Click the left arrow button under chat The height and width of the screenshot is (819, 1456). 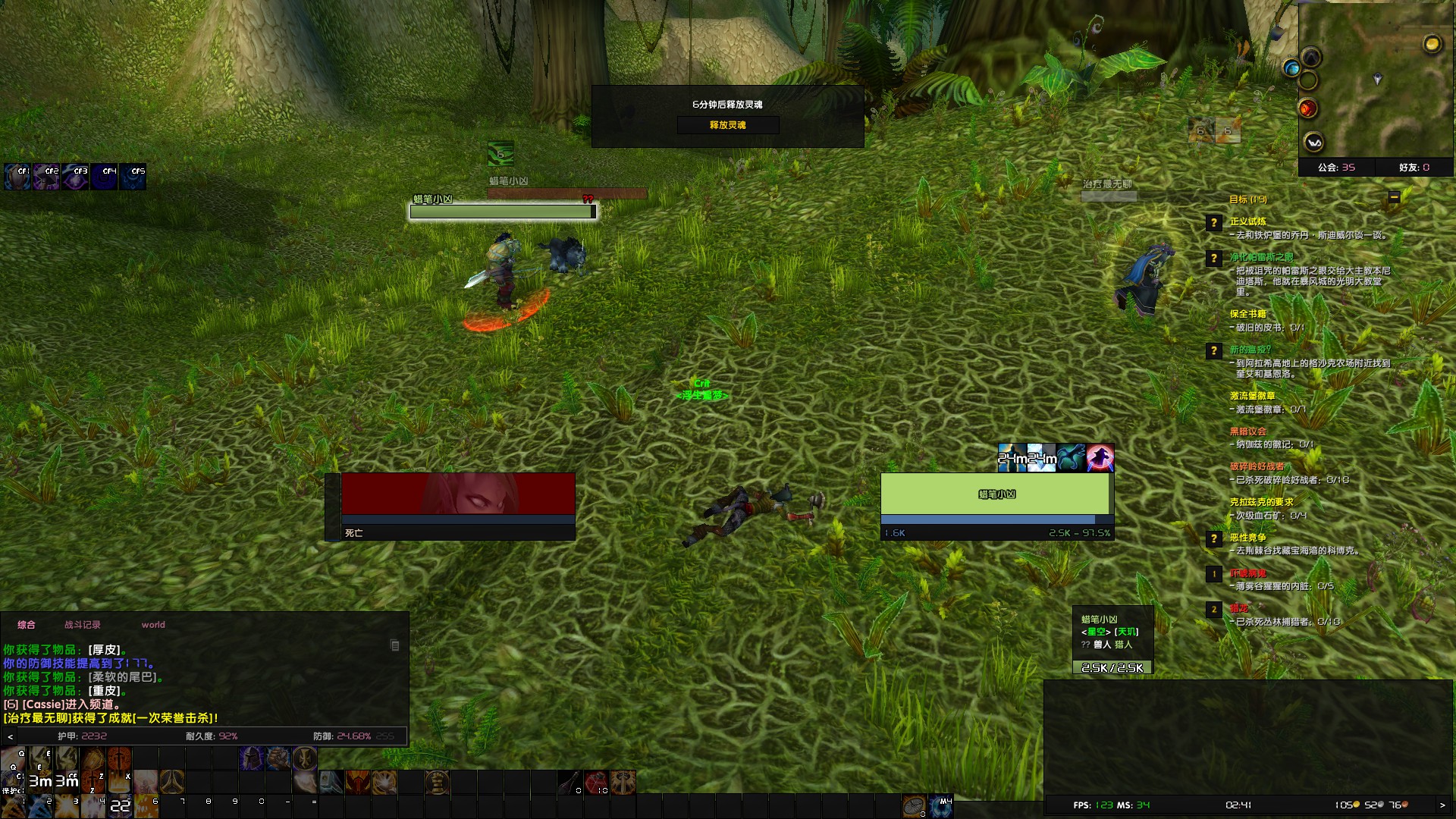10,736
